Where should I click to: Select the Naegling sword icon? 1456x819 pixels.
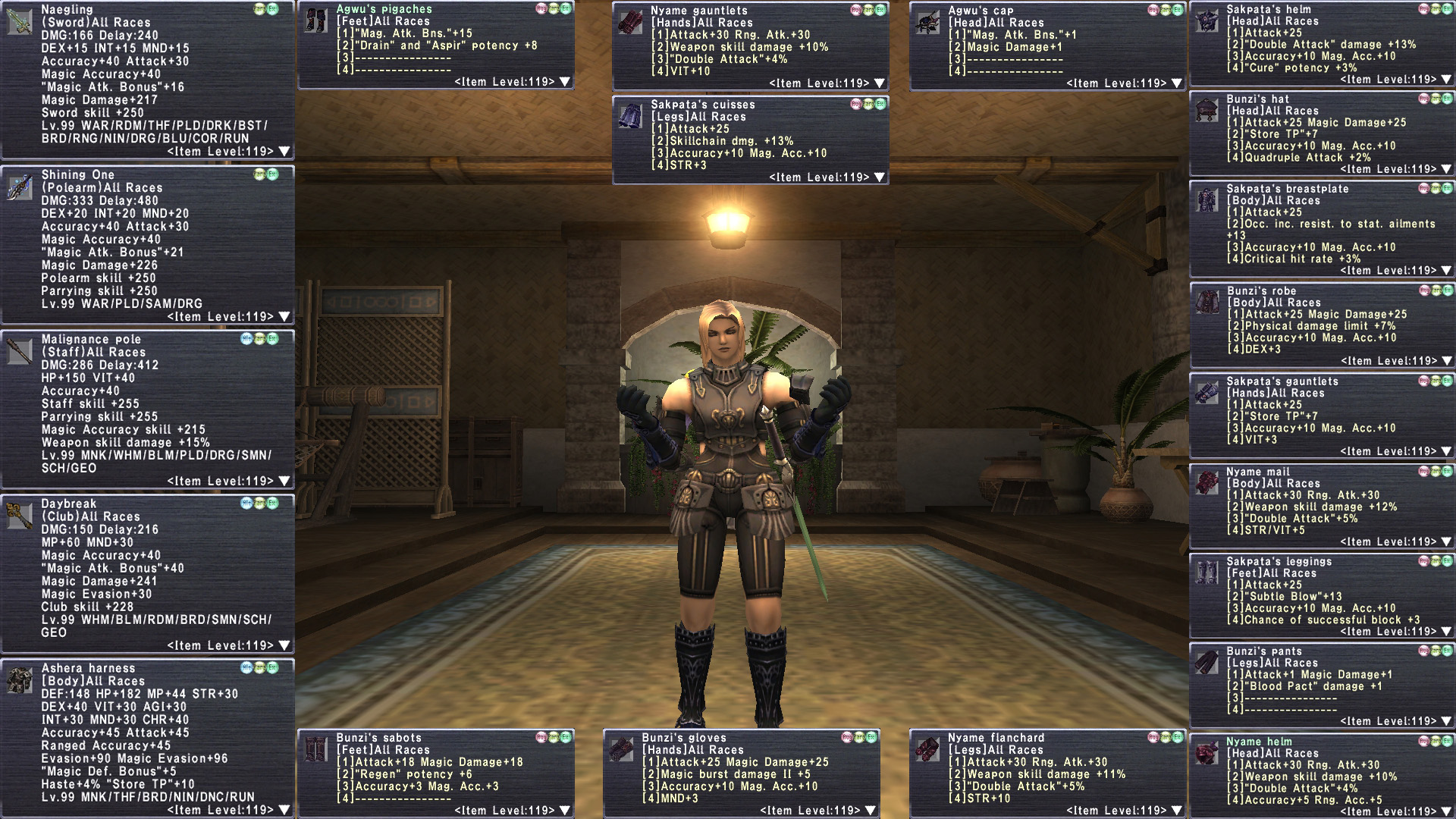coord(19,21)
